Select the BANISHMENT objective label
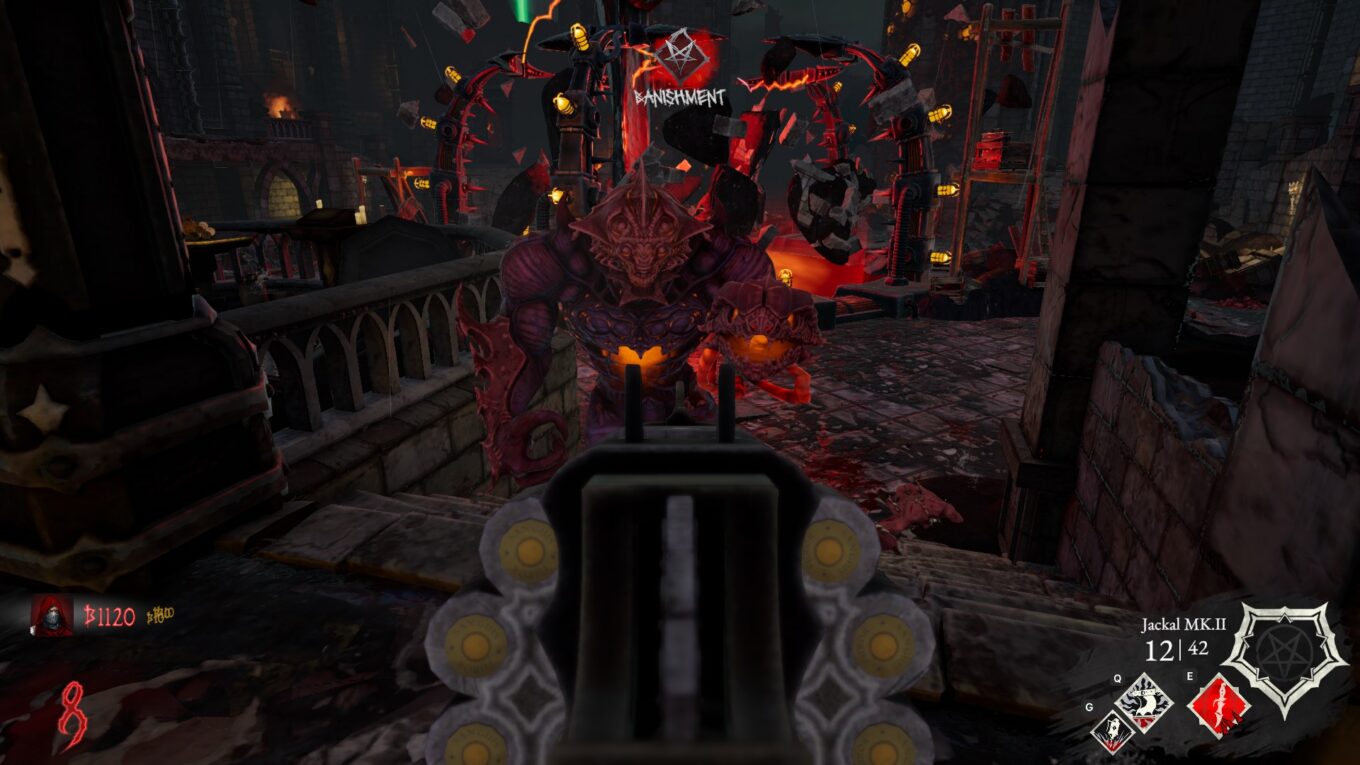The width and height of the screenshot is (1360, 765). [x=678, y=99]
